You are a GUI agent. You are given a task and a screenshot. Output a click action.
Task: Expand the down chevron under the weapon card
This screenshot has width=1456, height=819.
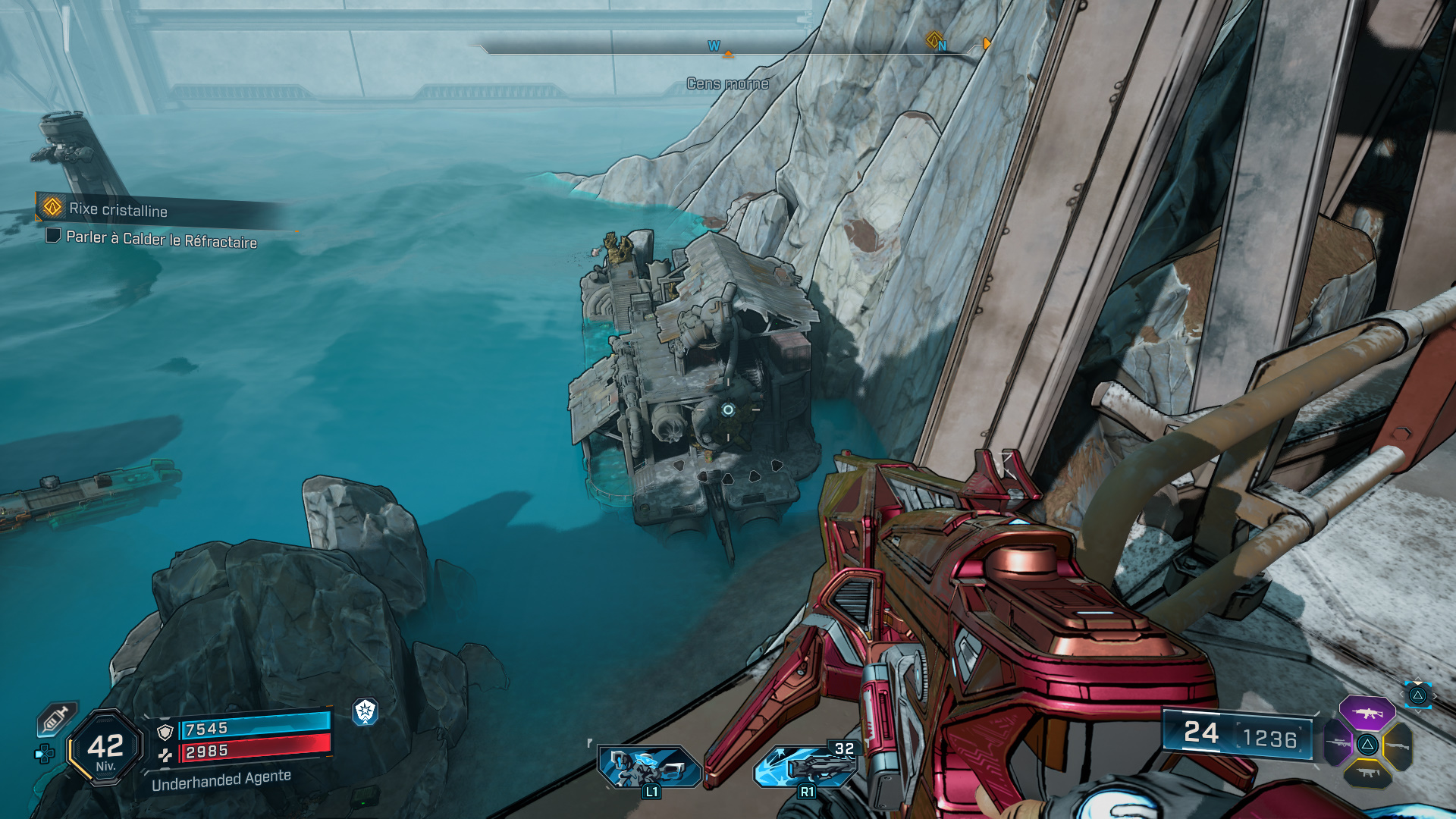point(1417,711)
